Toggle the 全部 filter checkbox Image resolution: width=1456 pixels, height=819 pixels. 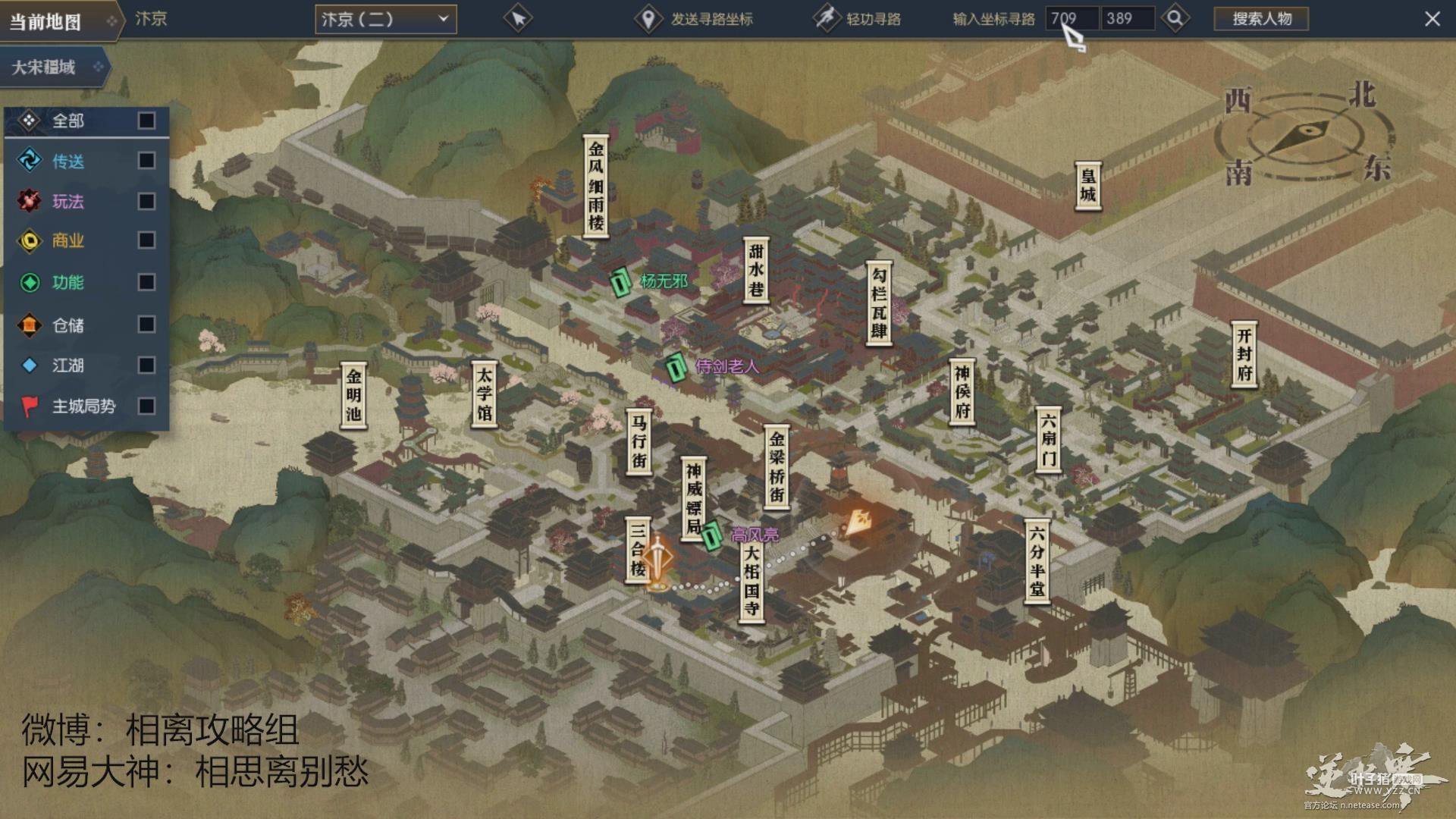[146, 121]
